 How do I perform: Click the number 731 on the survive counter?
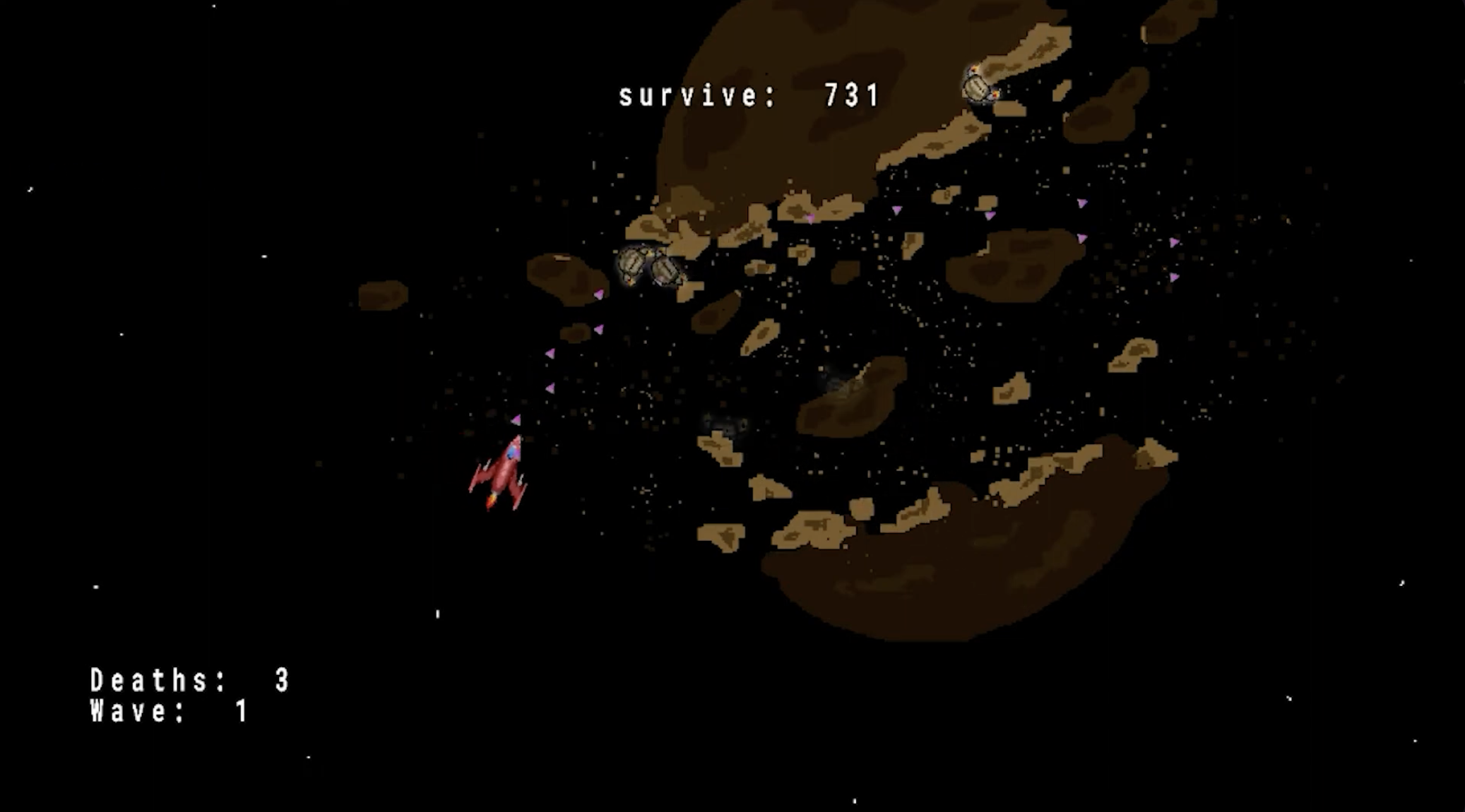852,93
